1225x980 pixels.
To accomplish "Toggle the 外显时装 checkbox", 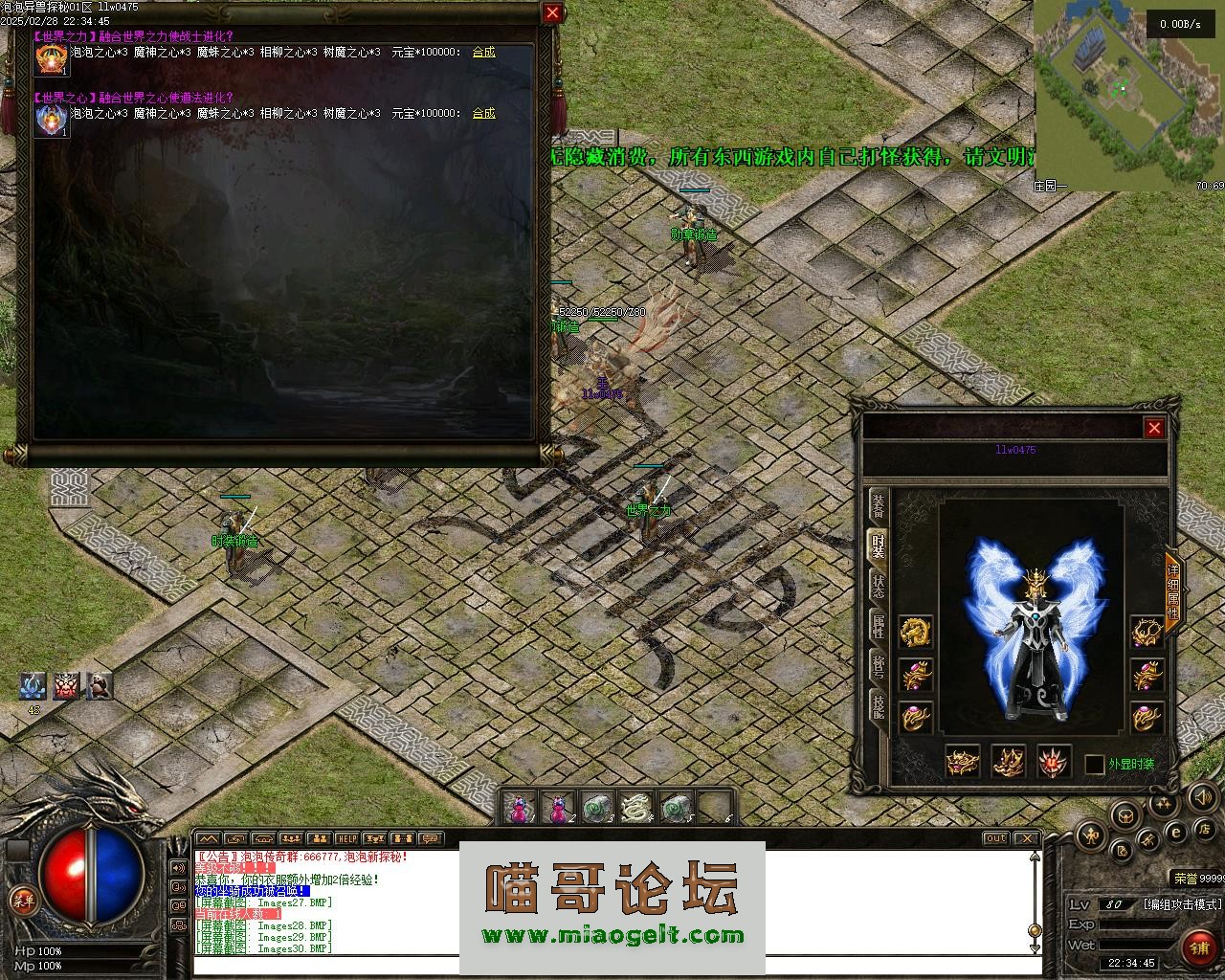I will pyautogui.click(x=1095, y=765).
